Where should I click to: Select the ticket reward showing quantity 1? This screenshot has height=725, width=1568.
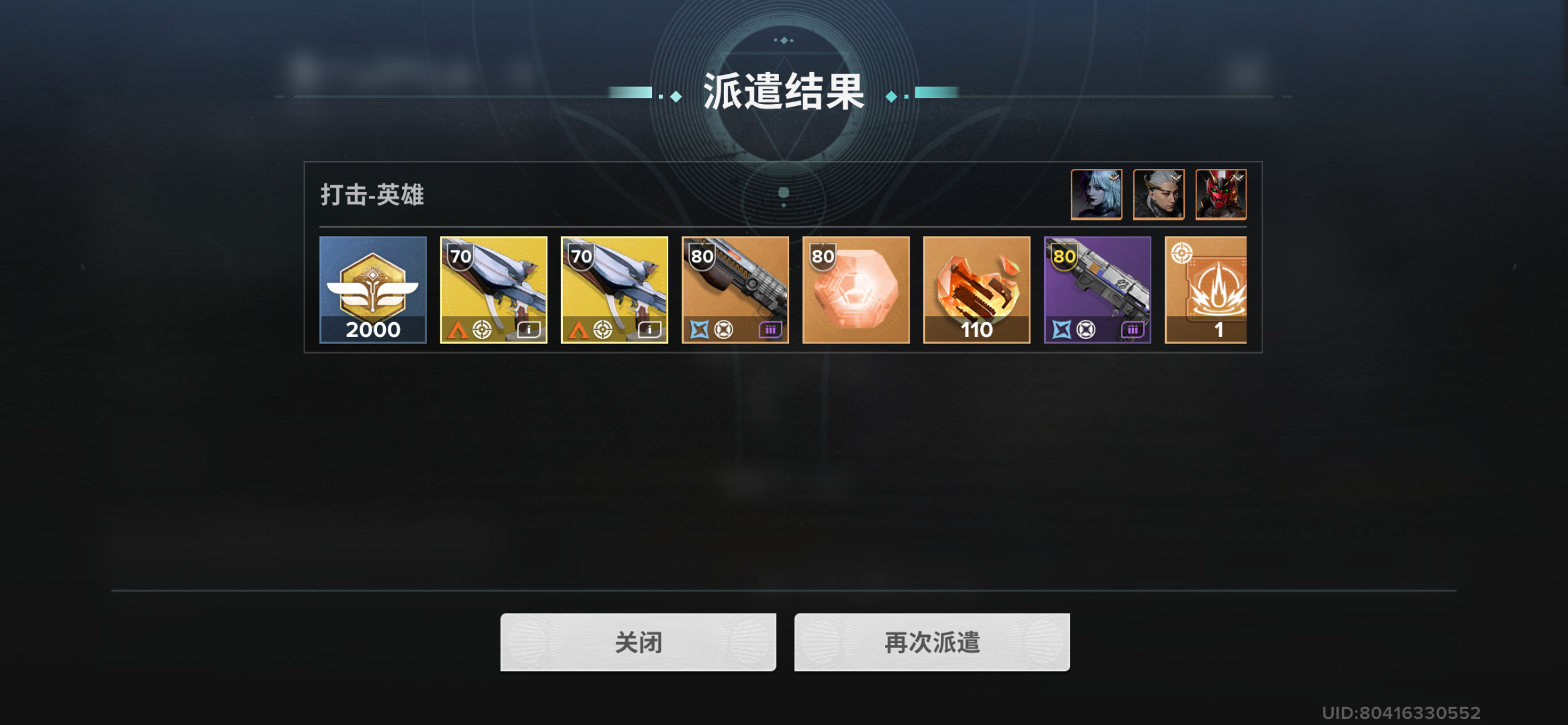click(1214, 289)
